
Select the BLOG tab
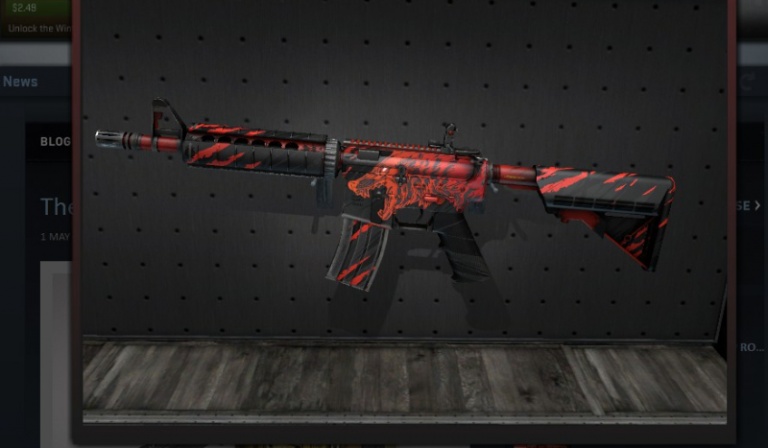click(55, 142)
